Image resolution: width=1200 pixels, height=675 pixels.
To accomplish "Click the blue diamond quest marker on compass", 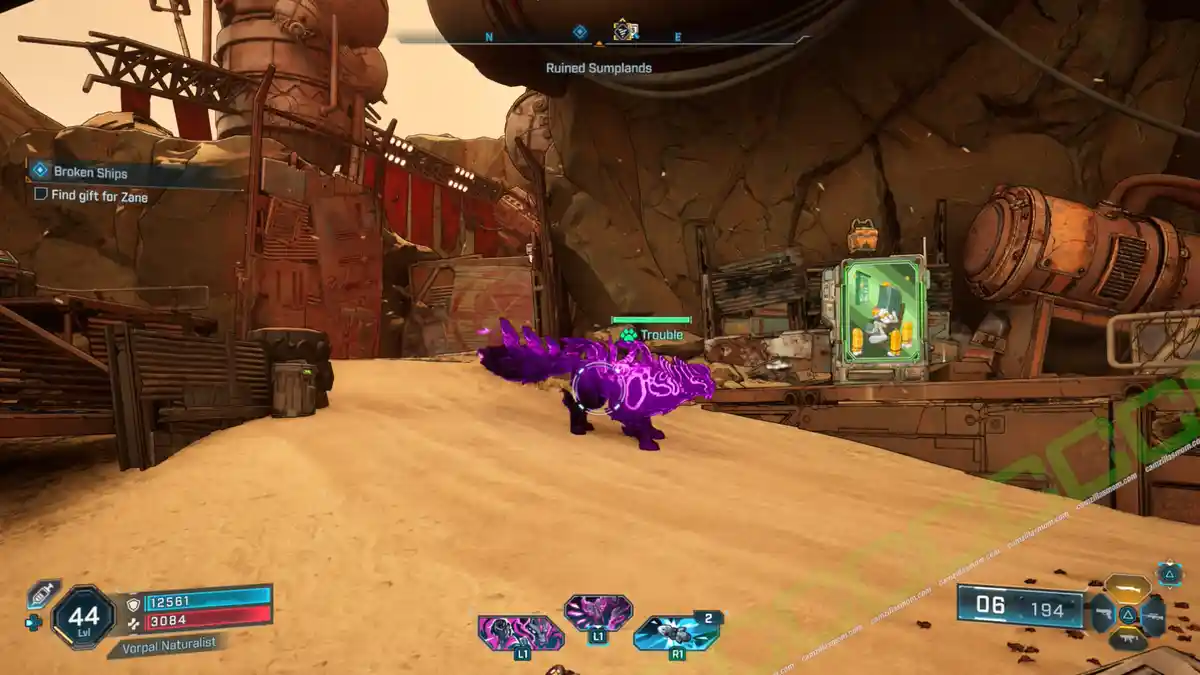I will (x=579, y=32).
